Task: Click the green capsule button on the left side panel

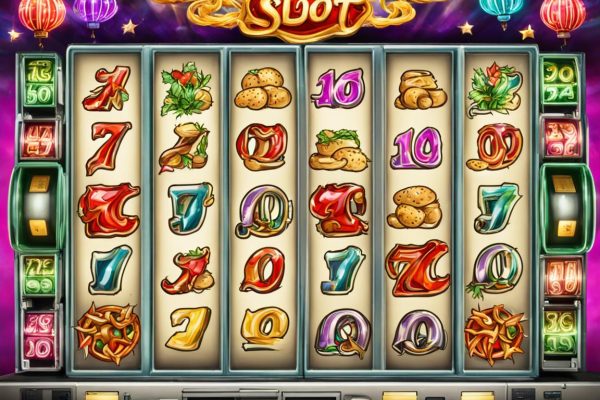Action: [39, 208]
